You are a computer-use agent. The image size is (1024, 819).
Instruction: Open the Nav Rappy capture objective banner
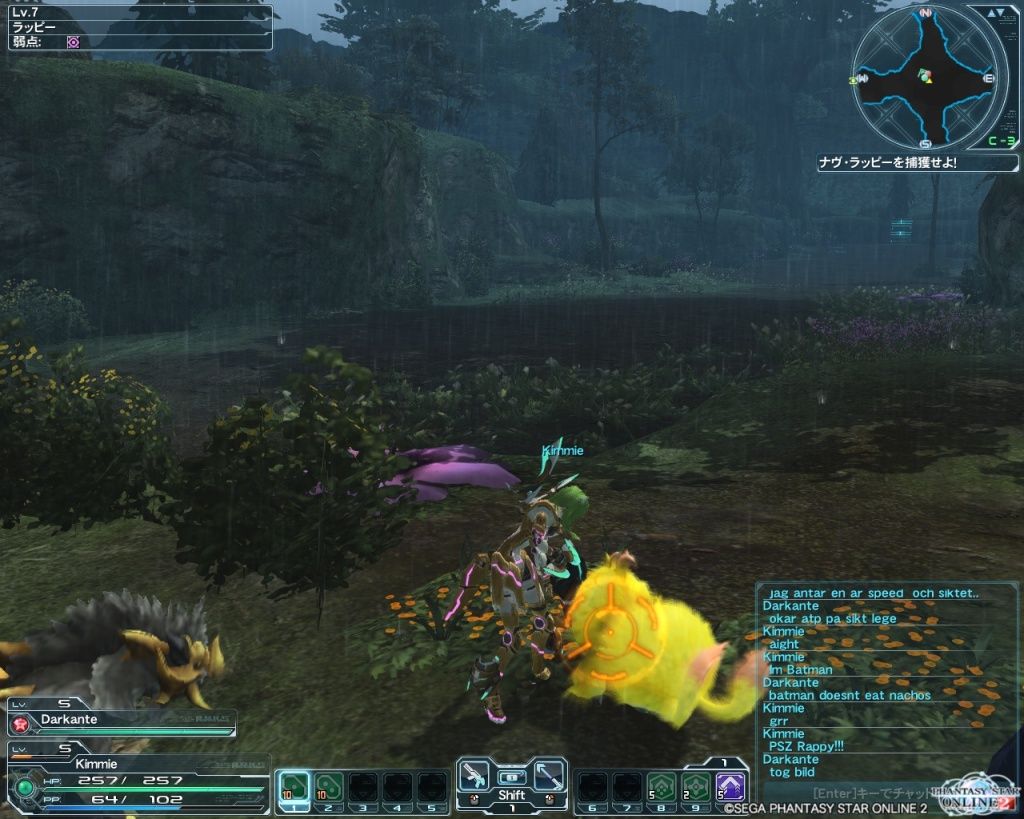[x=916, y=162]
